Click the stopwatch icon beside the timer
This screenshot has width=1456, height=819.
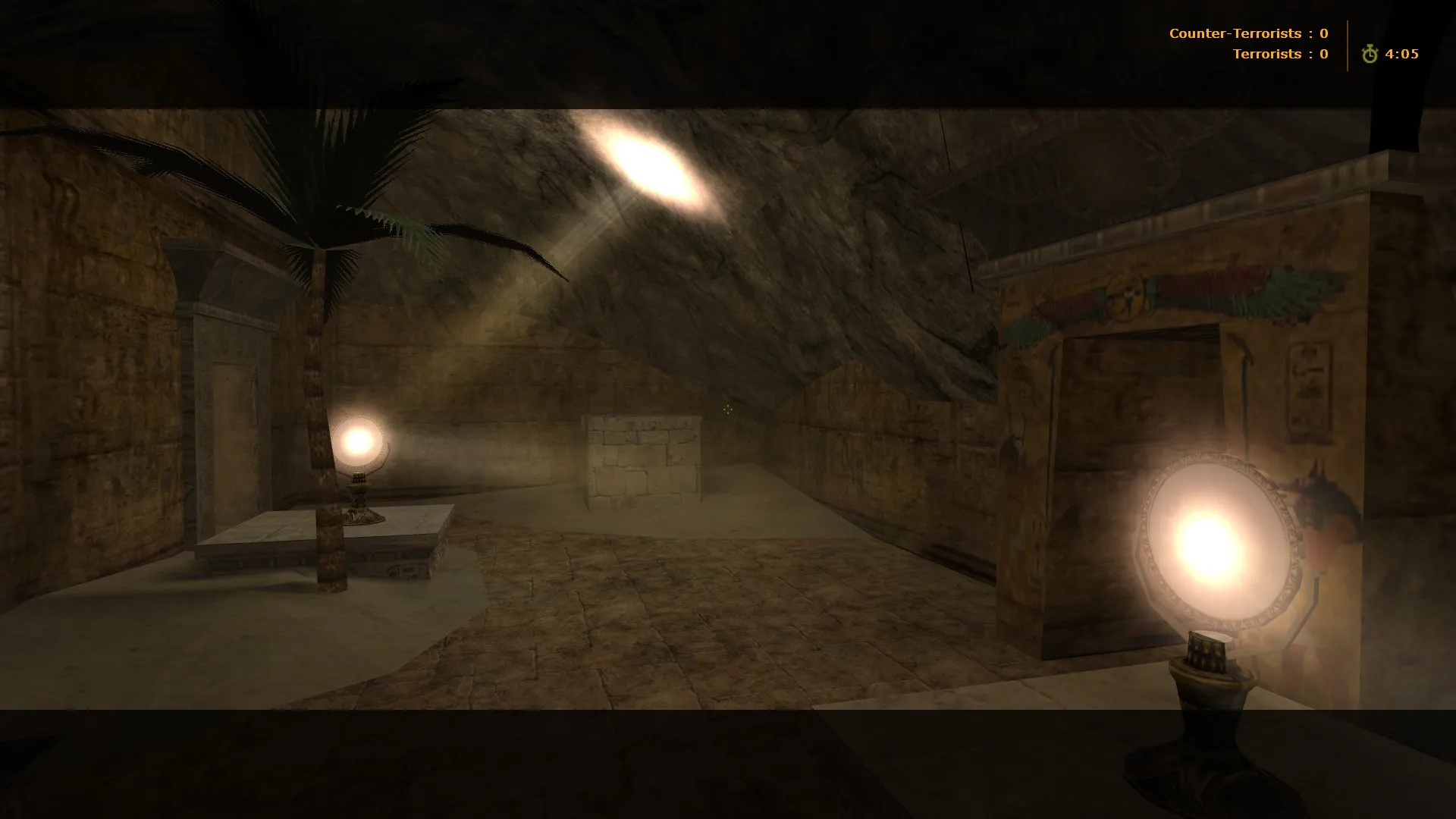pos(1370,54)
